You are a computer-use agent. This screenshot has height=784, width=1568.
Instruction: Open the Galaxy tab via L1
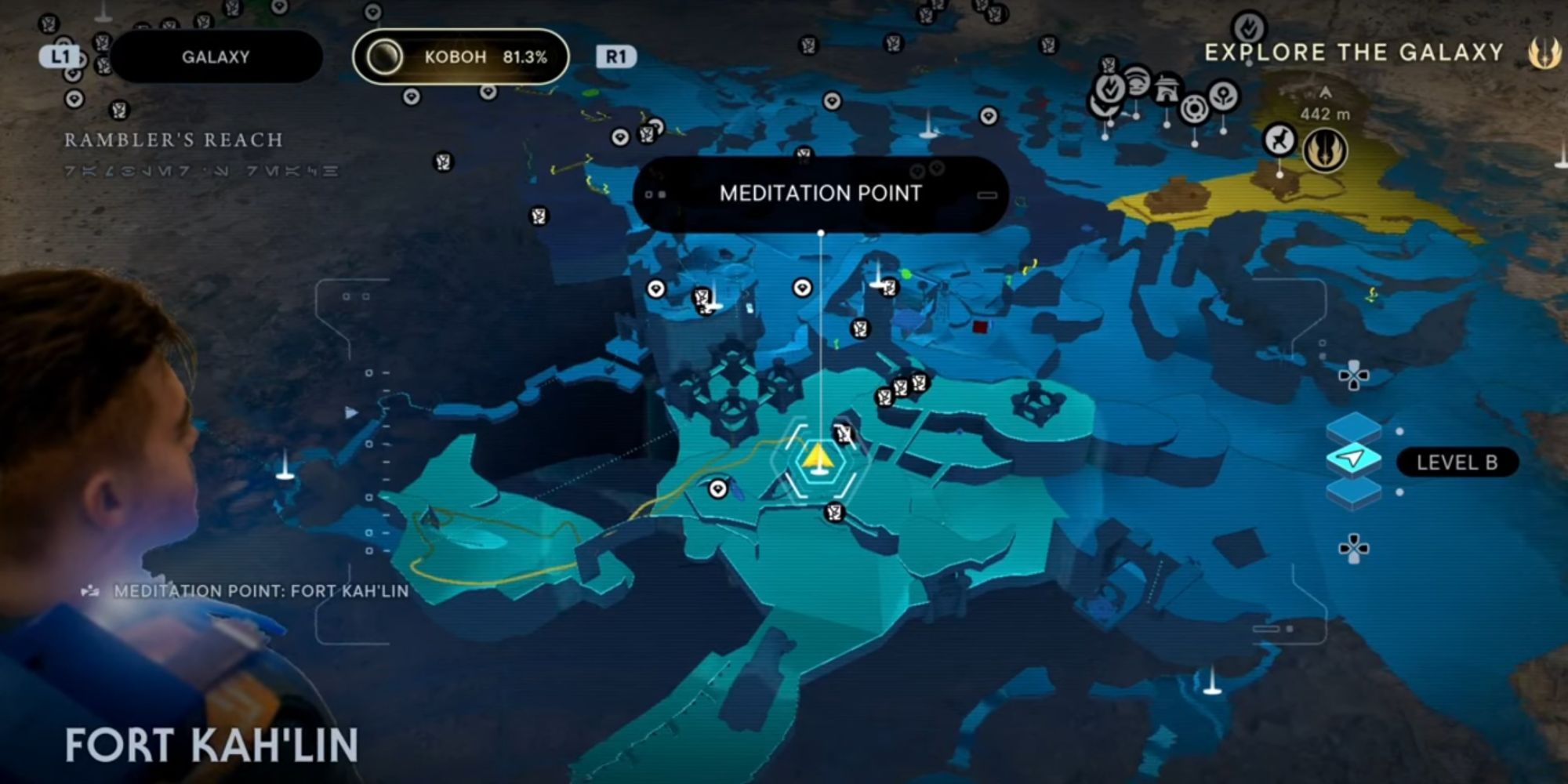[61, 56]
